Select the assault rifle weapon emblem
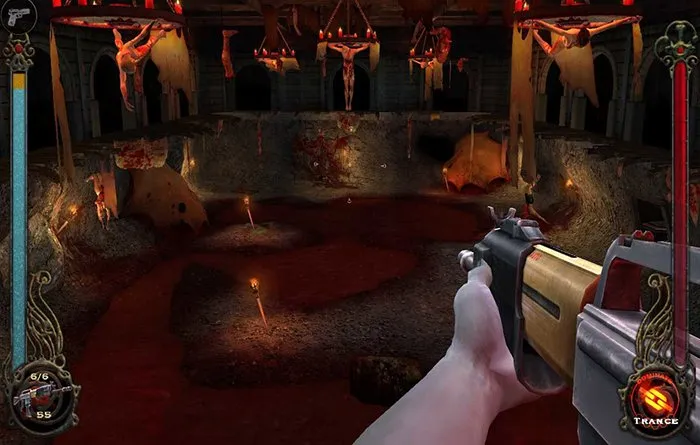Viewport: 700px width, 445px height. point(38,395)
